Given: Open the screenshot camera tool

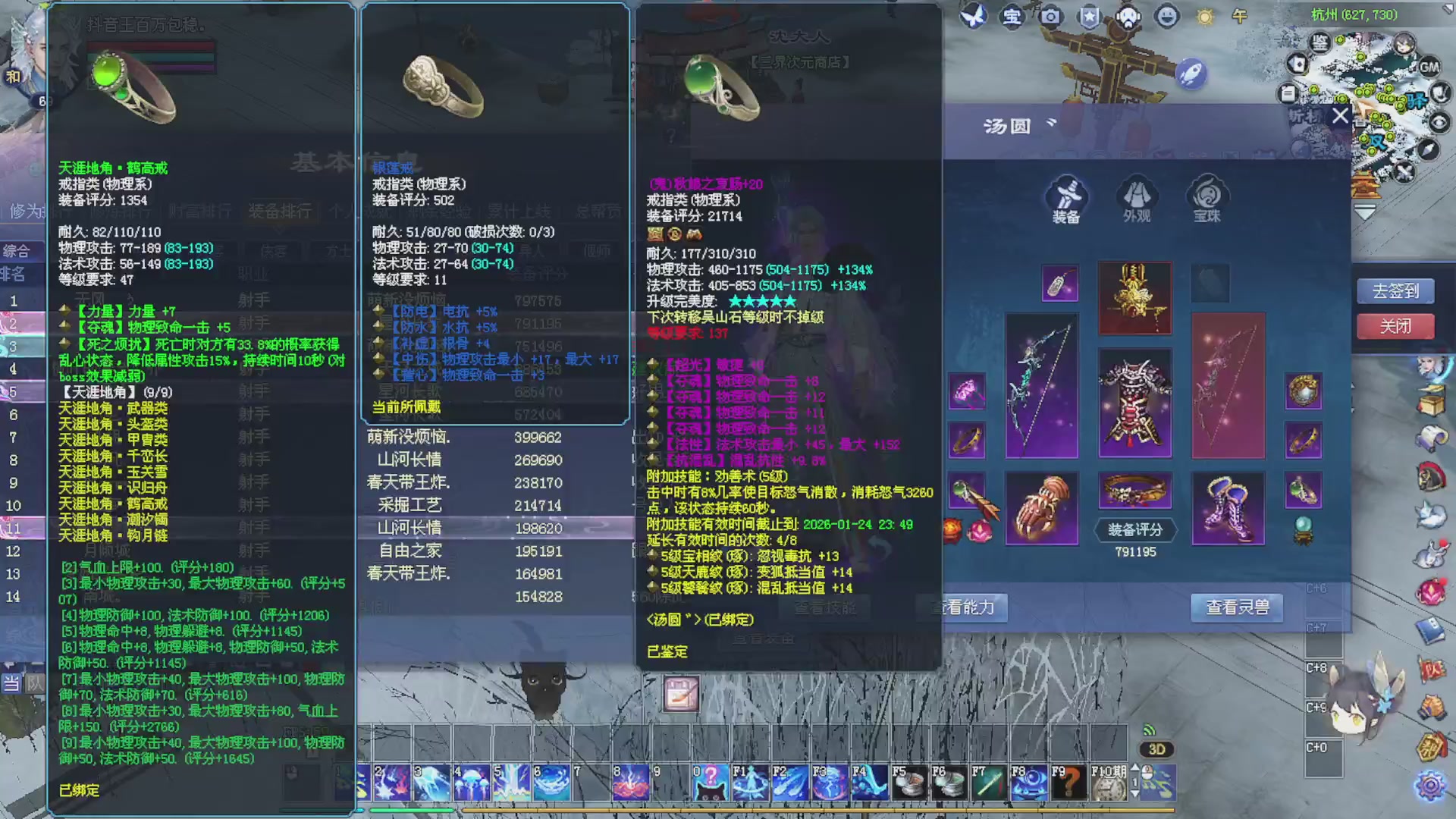Looking at the screenshot, I should coord(1050,17).
